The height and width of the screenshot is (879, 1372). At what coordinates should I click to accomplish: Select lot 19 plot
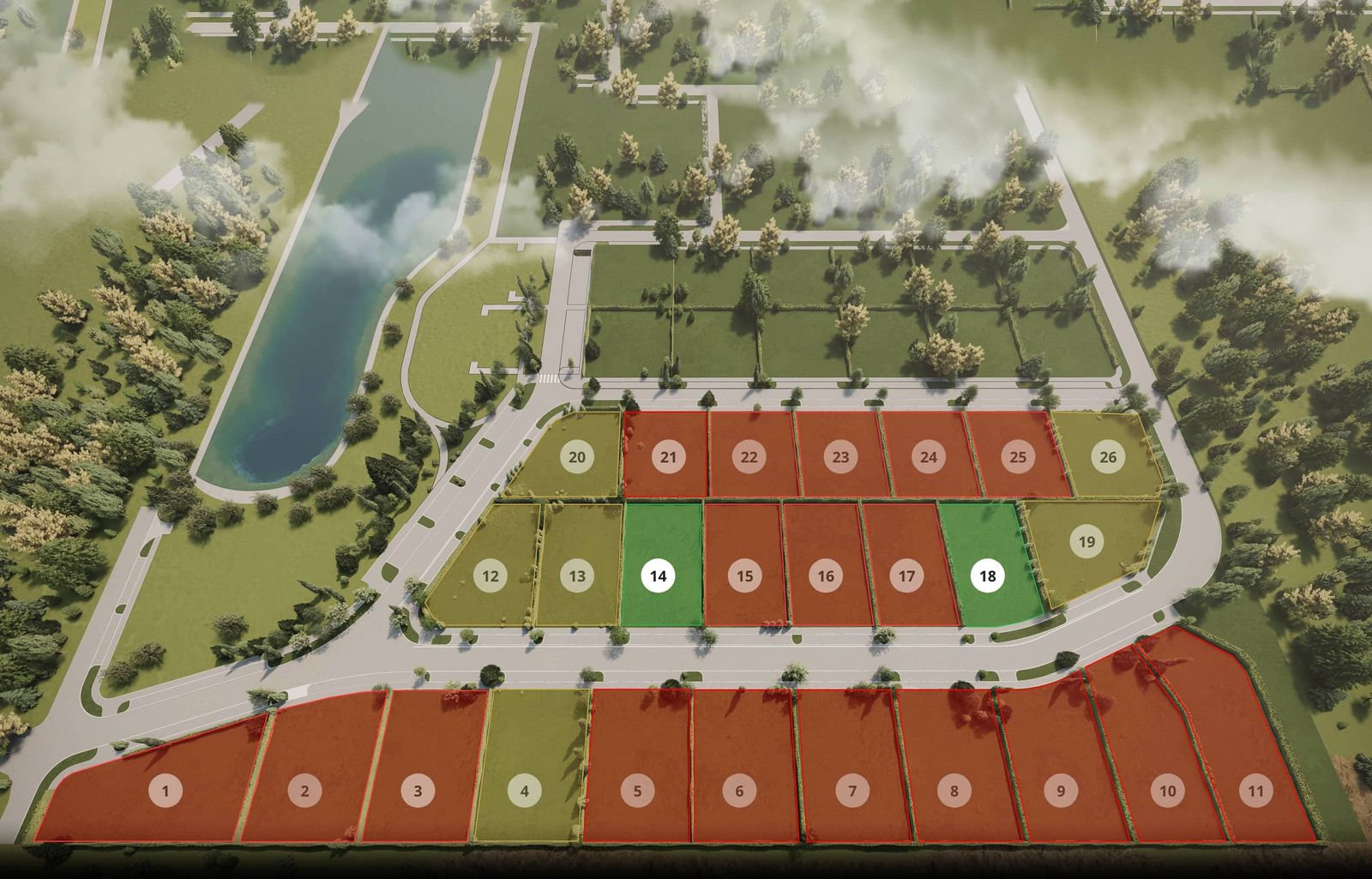pyautogui.click(x=1087, y=542)
